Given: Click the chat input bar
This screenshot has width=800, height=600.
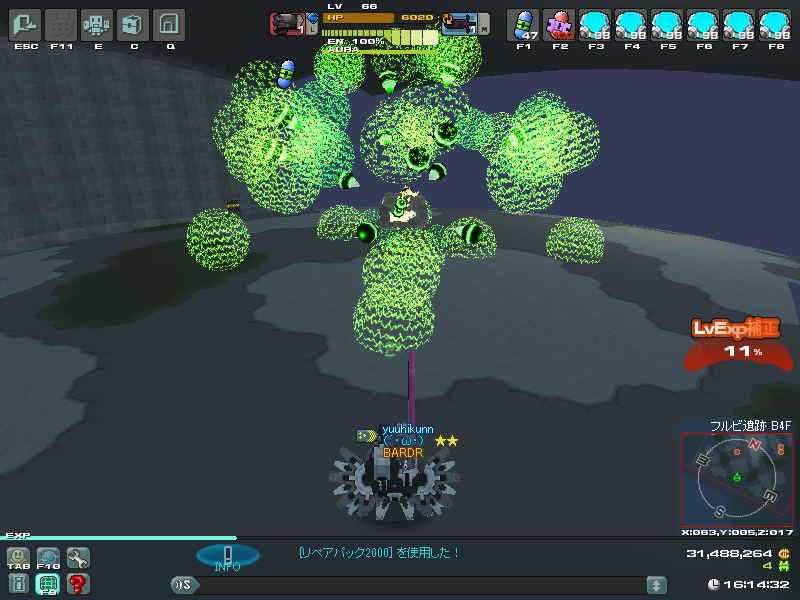Looking at the screenshot, I should point(420,585).
